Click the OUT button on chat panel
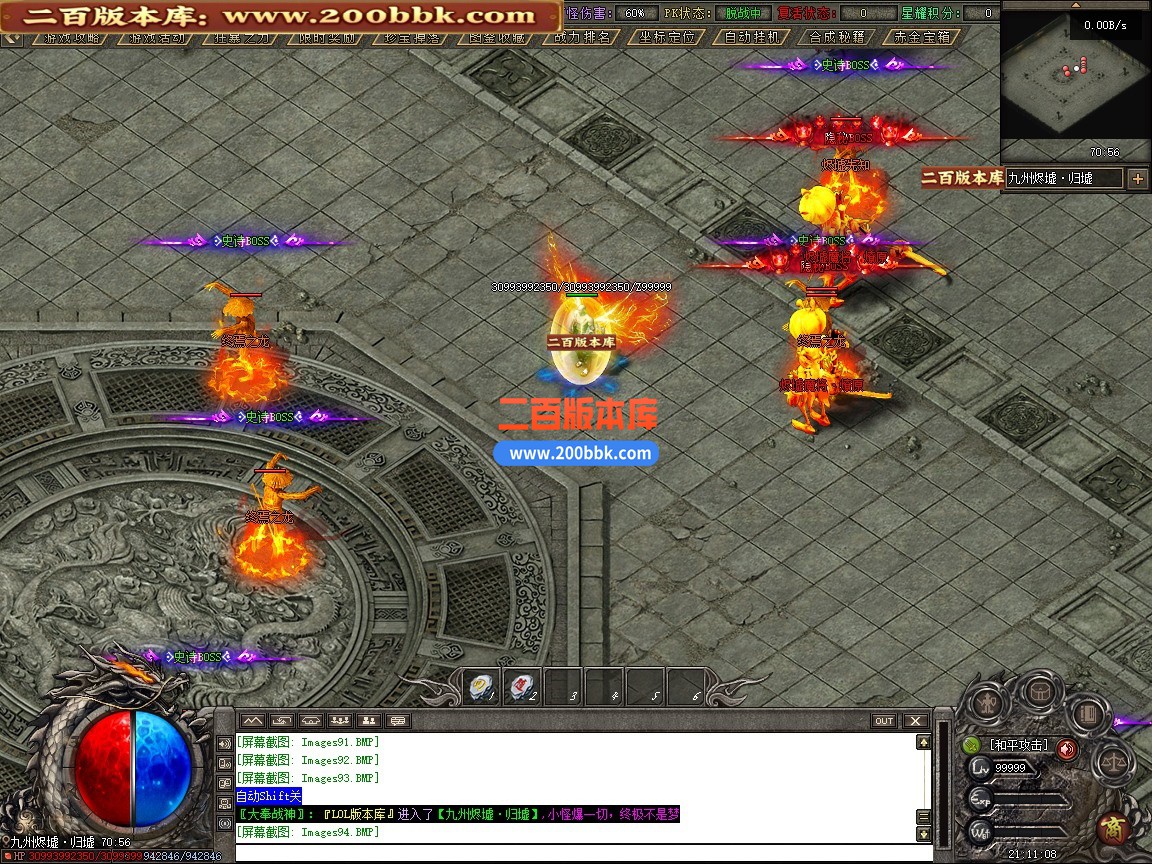This screenshot has width=1152, height=864. point(884,720)
